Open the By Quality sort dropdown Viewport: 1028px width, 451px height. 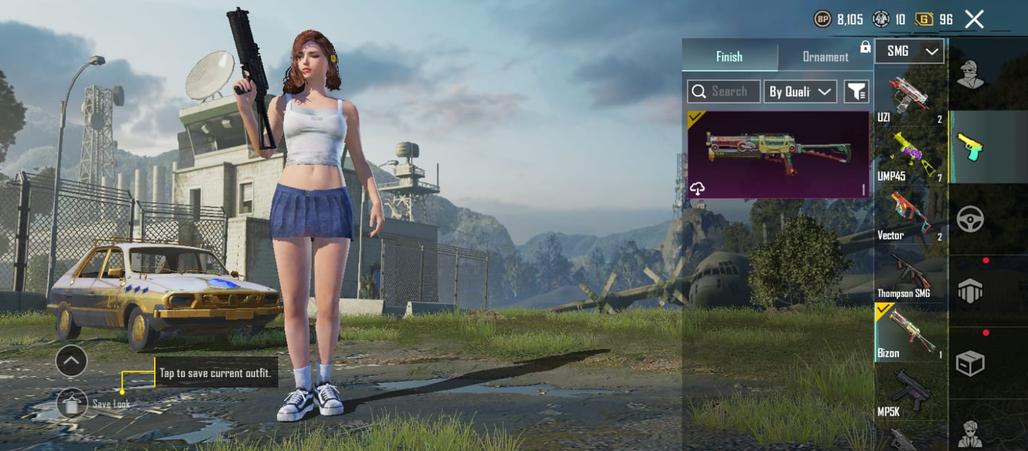(x=800, y=91)
